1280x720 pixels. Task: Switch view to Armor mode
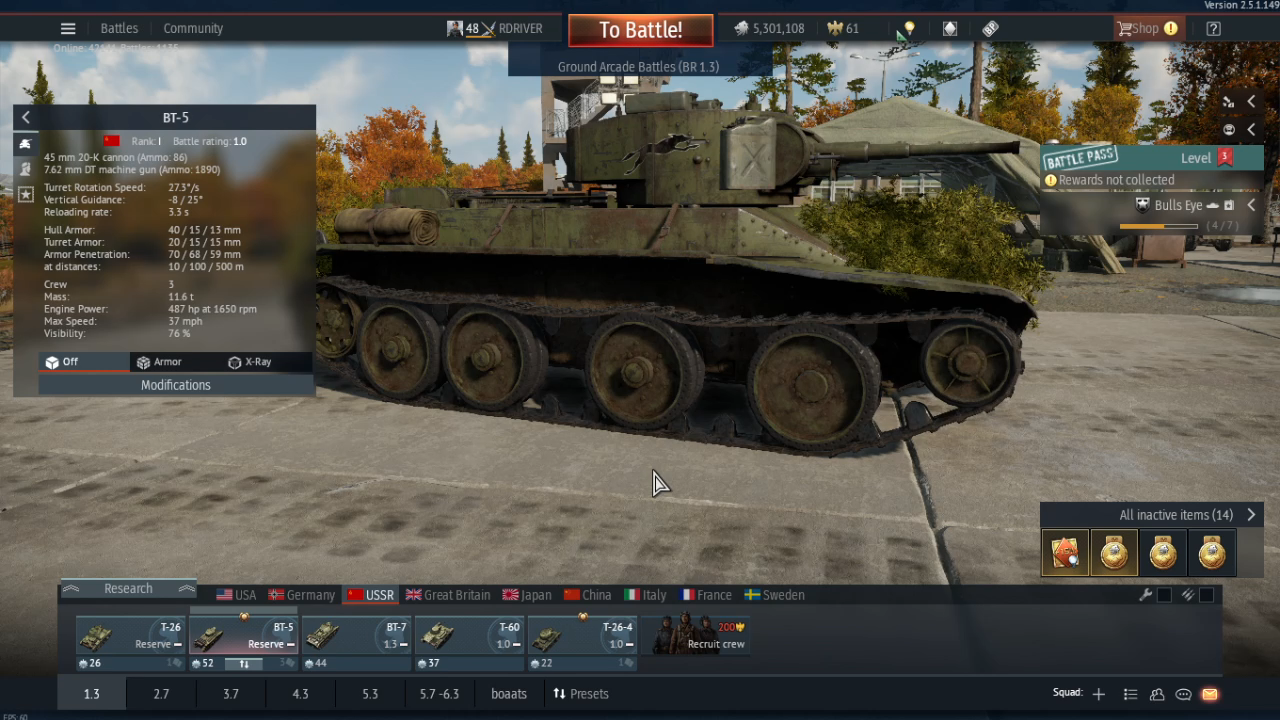[159, 362]
